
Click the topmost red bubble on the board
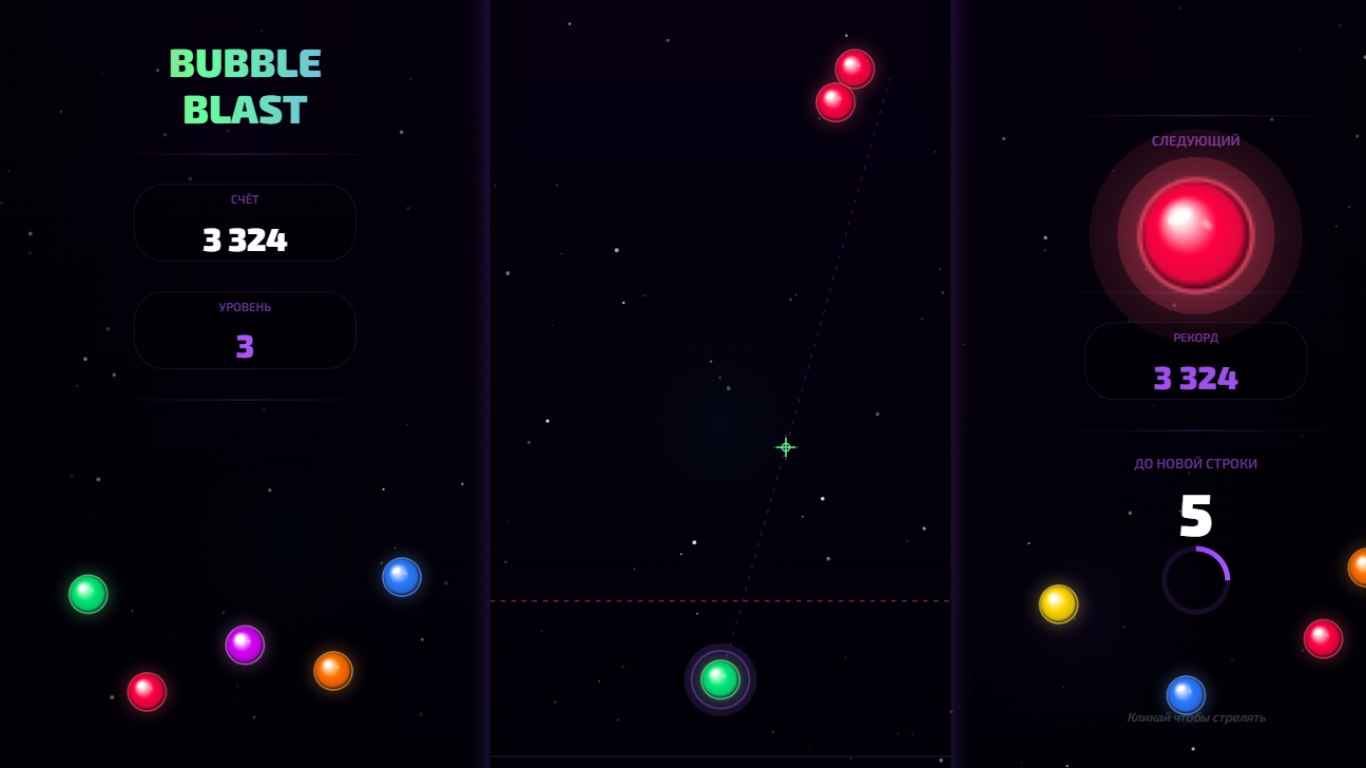(855, 69)
